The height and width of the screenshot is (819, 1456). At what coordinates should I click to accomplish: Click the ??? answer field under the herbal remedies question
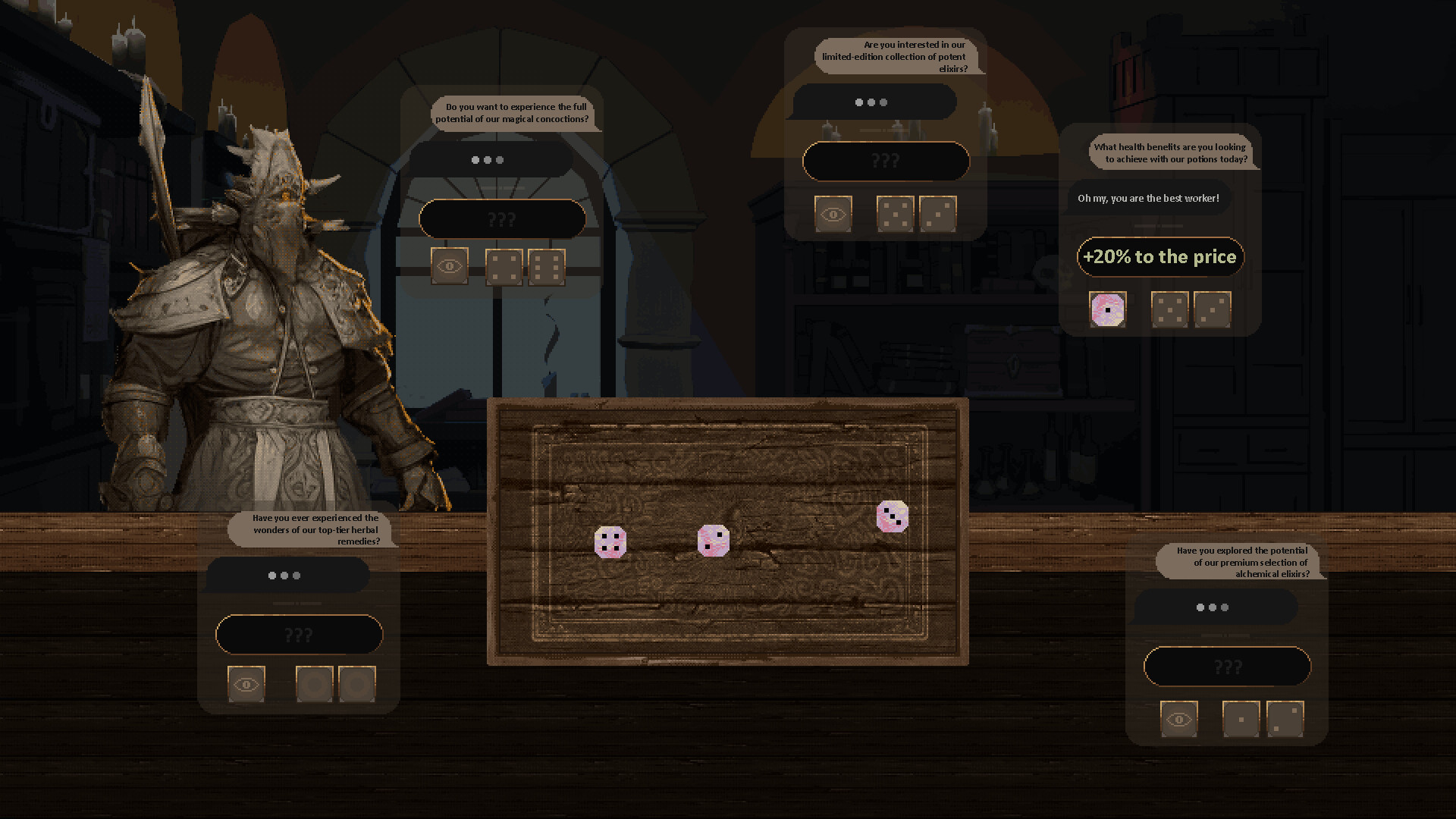pos(299,634)
